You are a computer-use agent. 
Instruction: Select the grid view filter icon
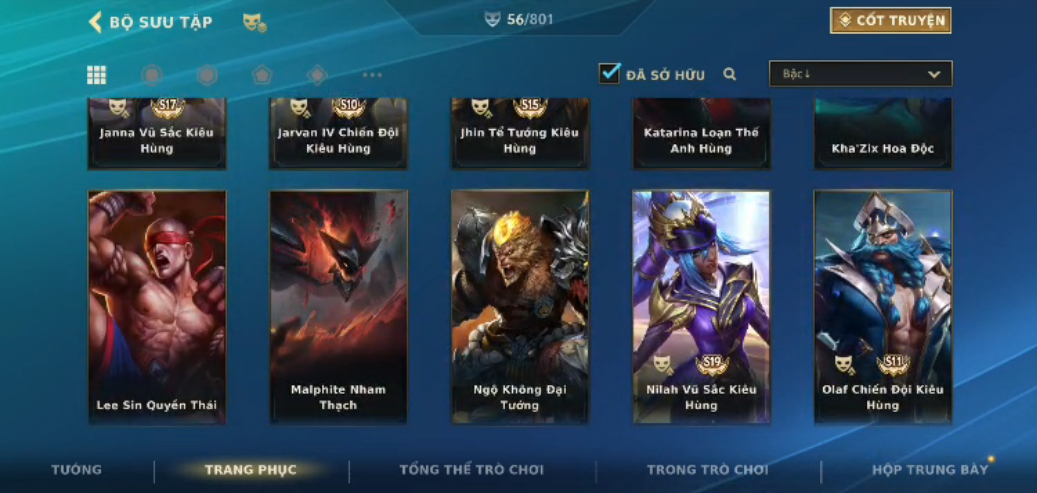point(97,75)
